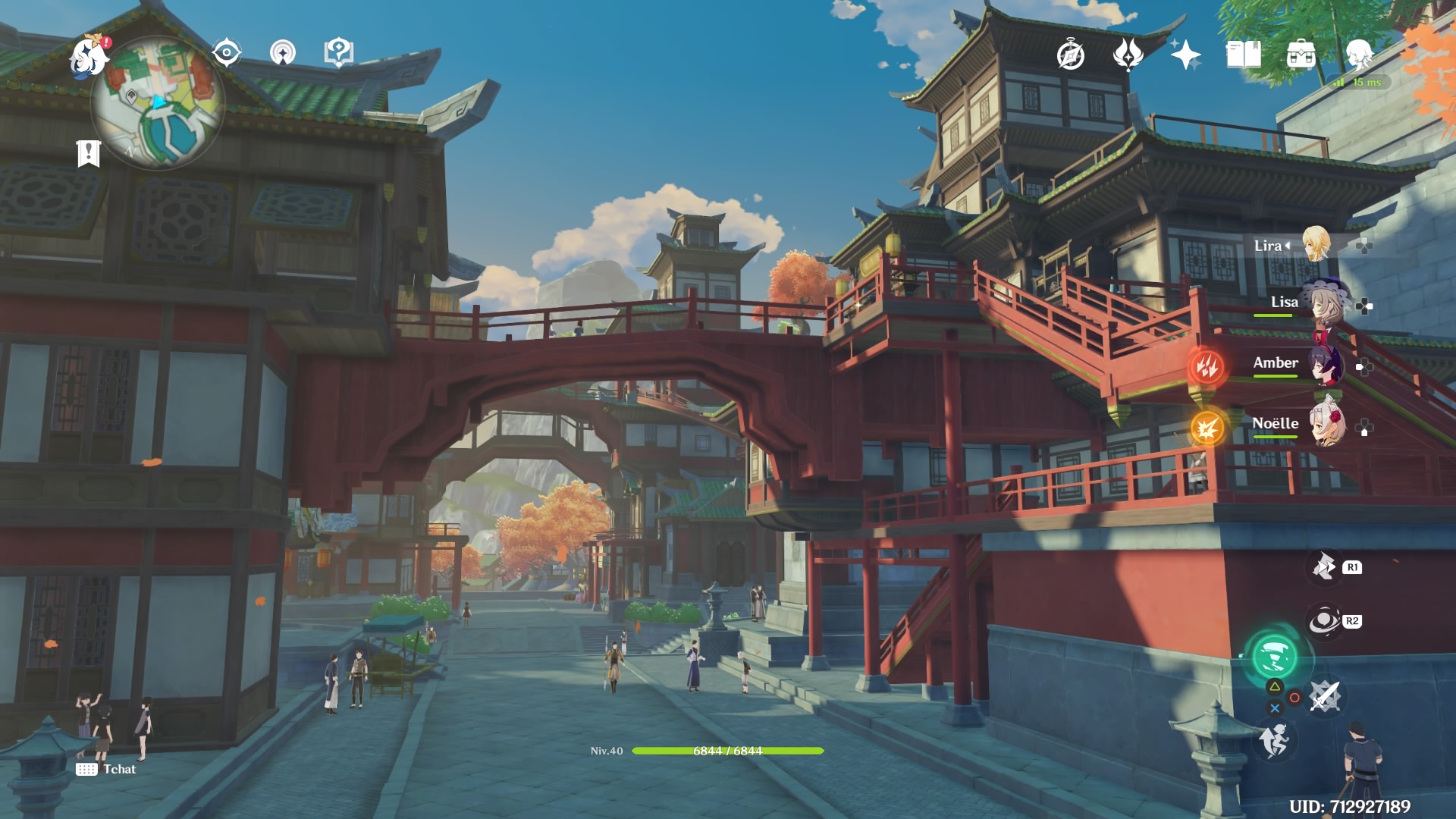Open the question-mark tutorial icon
1456x819 pixels.
(x=338, y=53)
